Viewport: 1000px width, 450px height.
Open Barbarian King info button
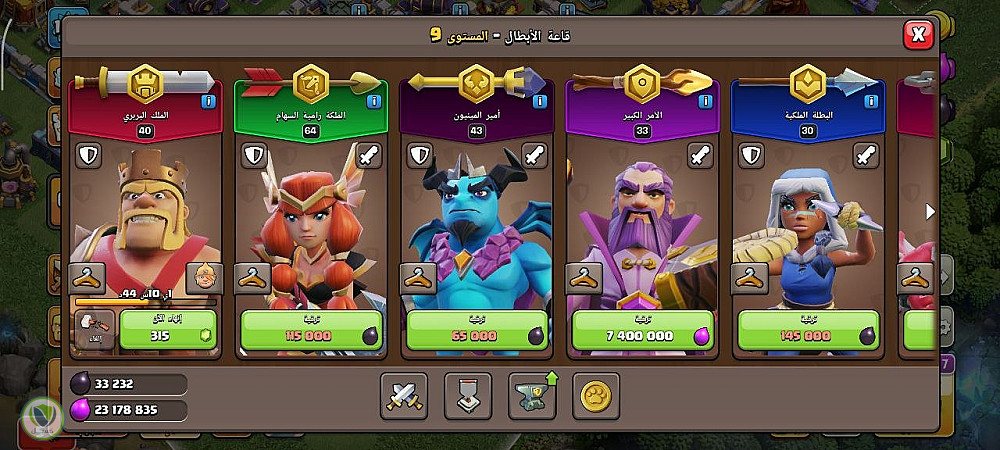point(208,101)
